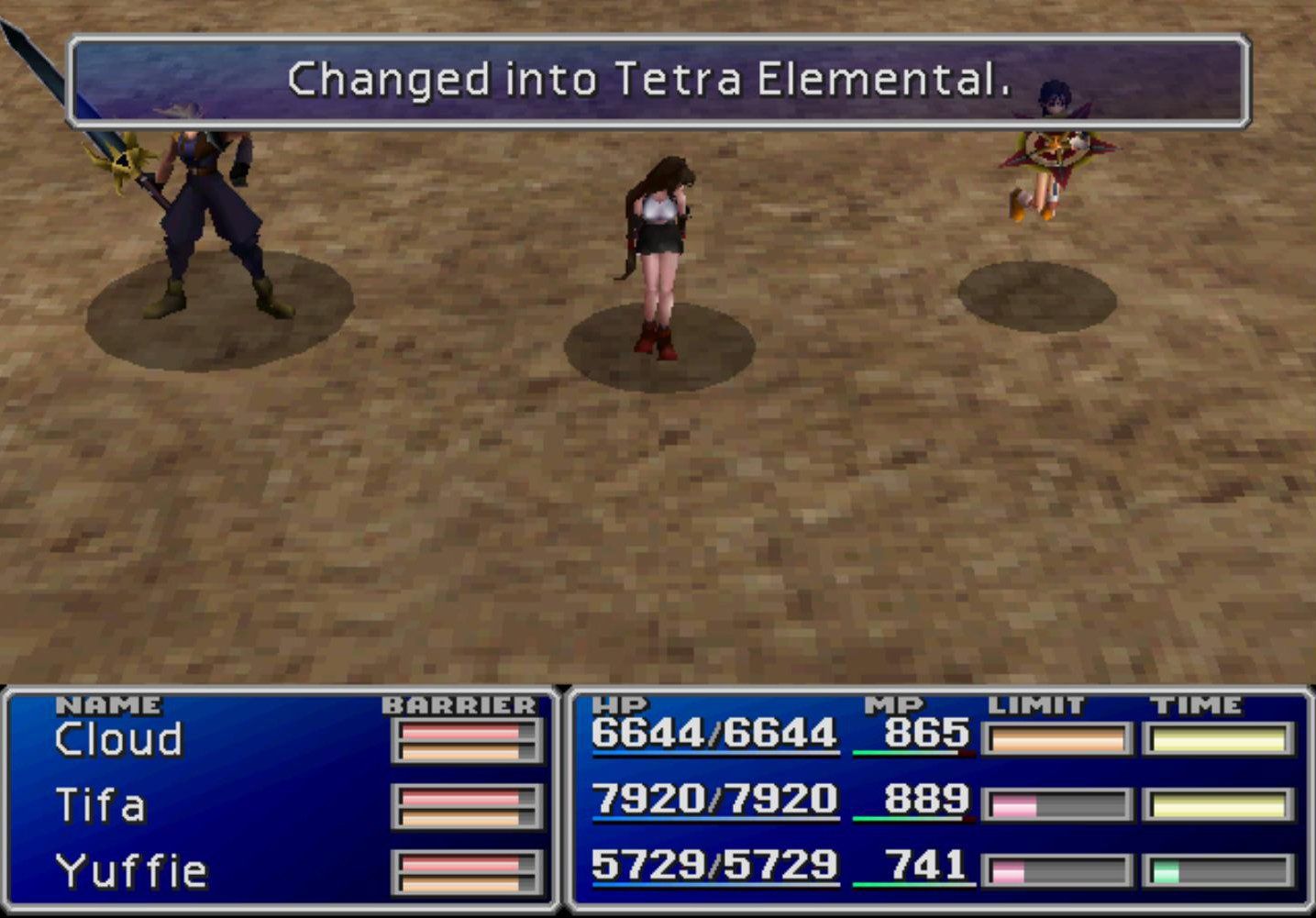Select Cloud's name in the status window
The image size is (1316, 918).
pyautogui.click(x=119, y=738)
